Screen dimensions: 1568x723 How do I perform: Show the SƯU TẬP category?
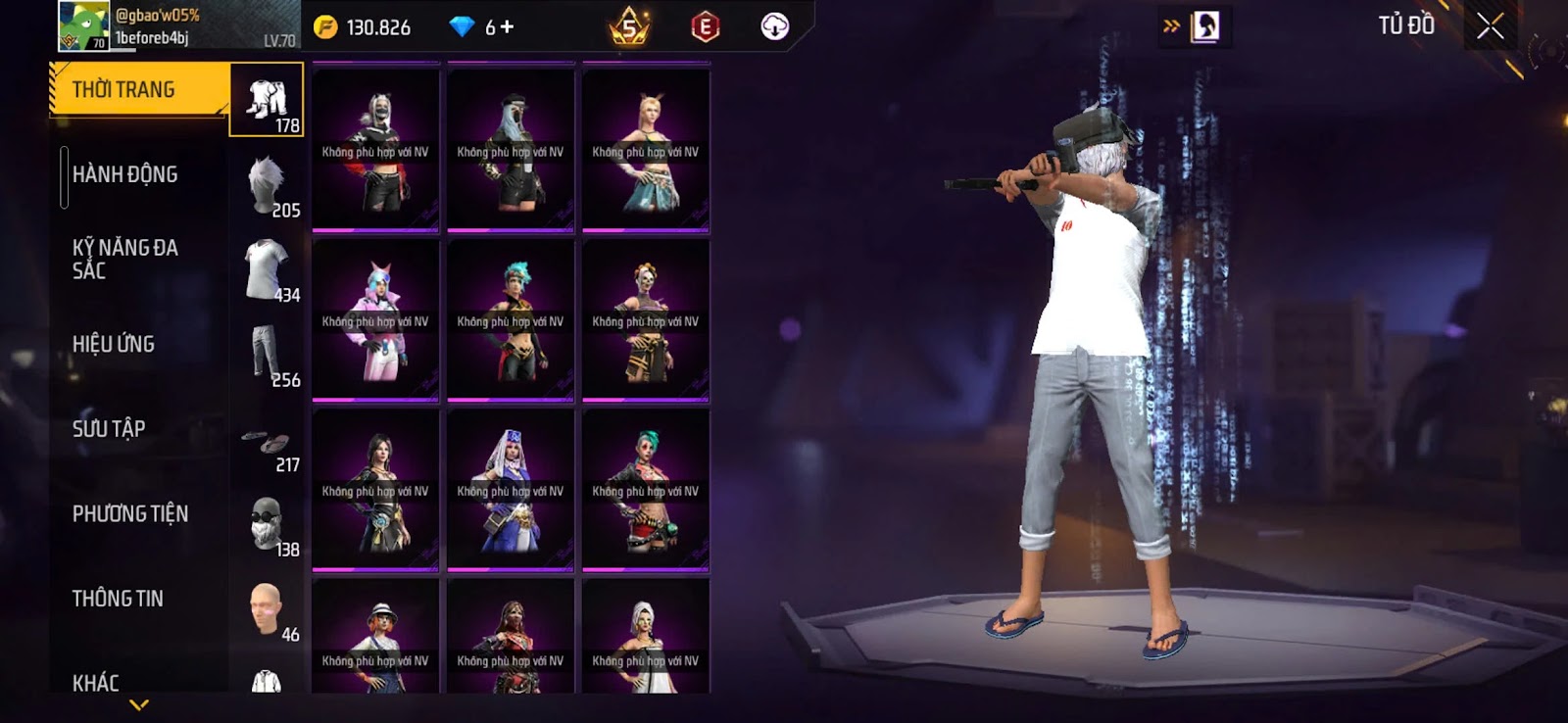(x=109, y=429)
